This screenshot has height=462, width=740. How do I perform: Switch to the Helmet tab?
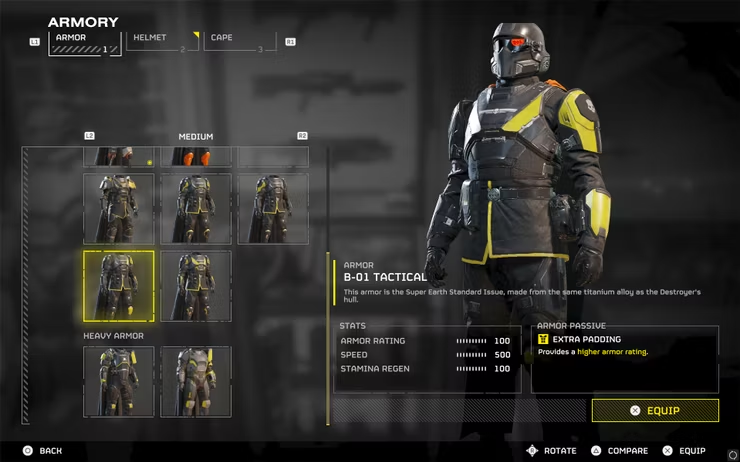click(x=161, y=41)
